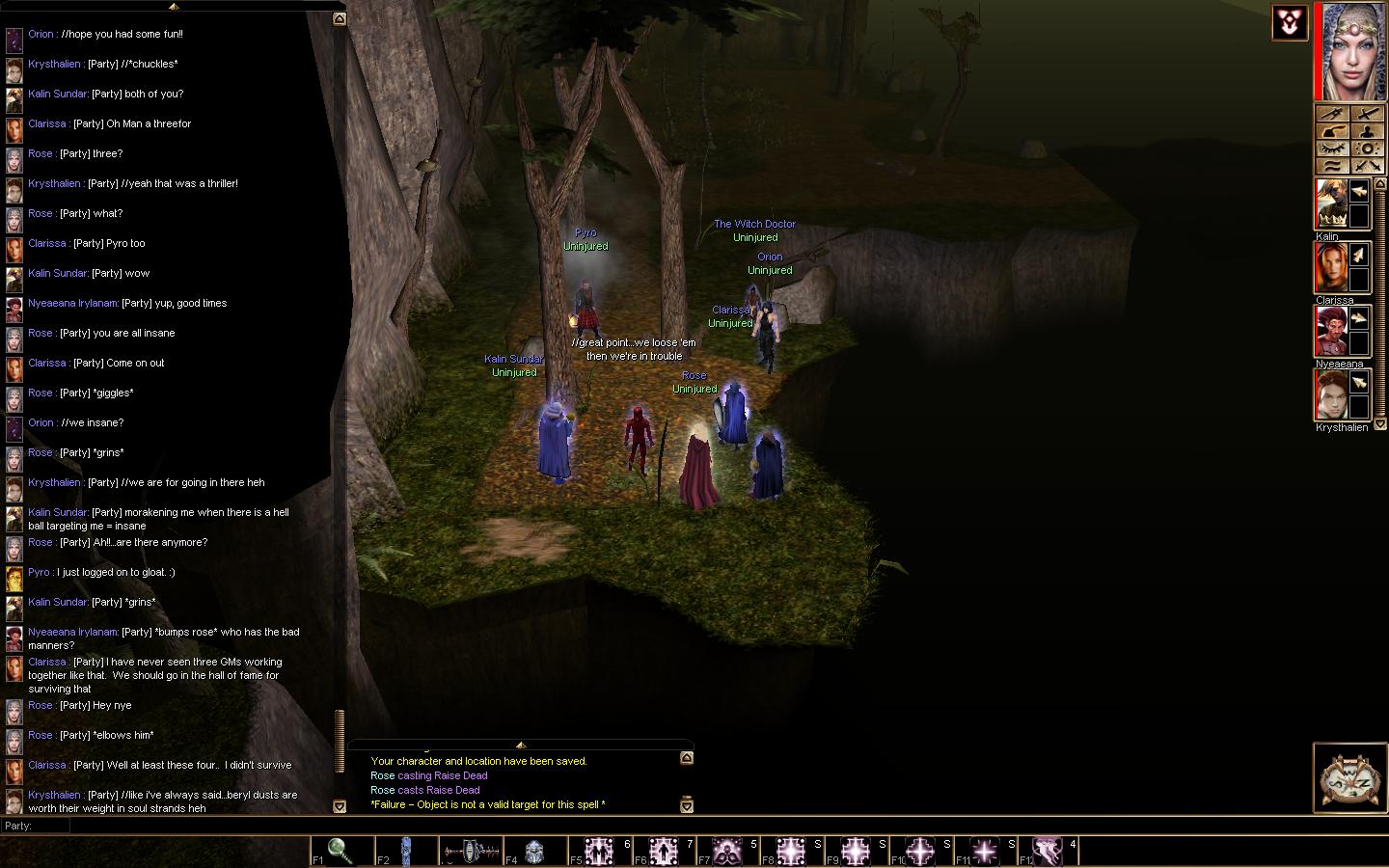
Task: Cast the two-figure spell in slot F5
Action: 599,851
